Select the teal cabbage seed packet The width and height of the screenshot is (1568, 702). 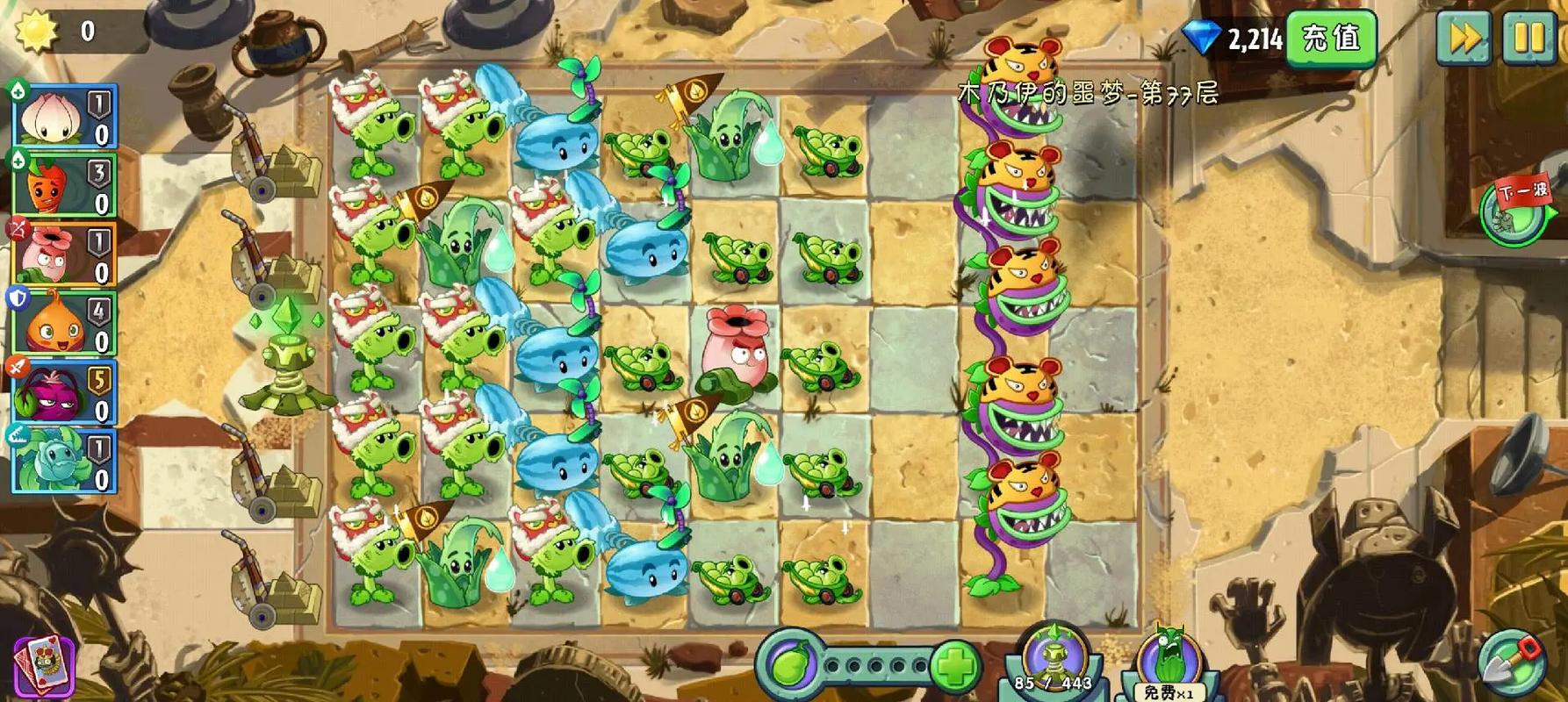coord(64,462)
